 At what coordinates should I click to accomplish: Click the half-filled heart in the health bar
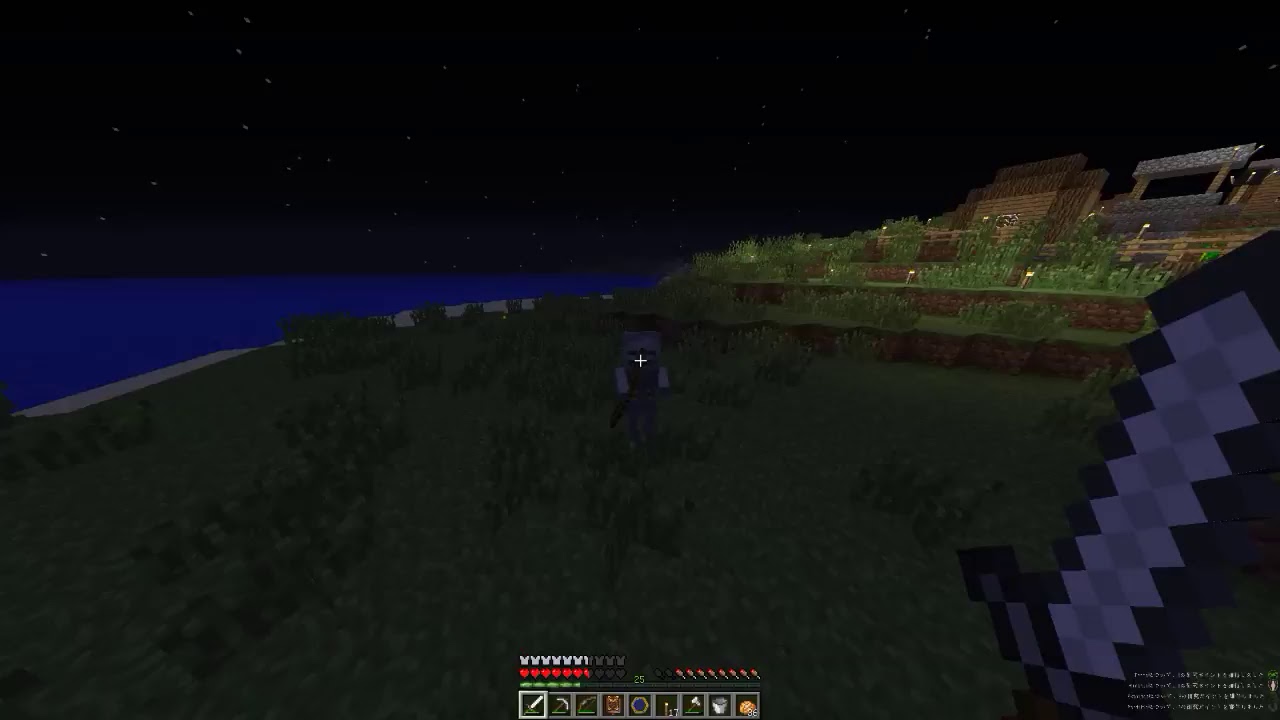coord(588,673)
